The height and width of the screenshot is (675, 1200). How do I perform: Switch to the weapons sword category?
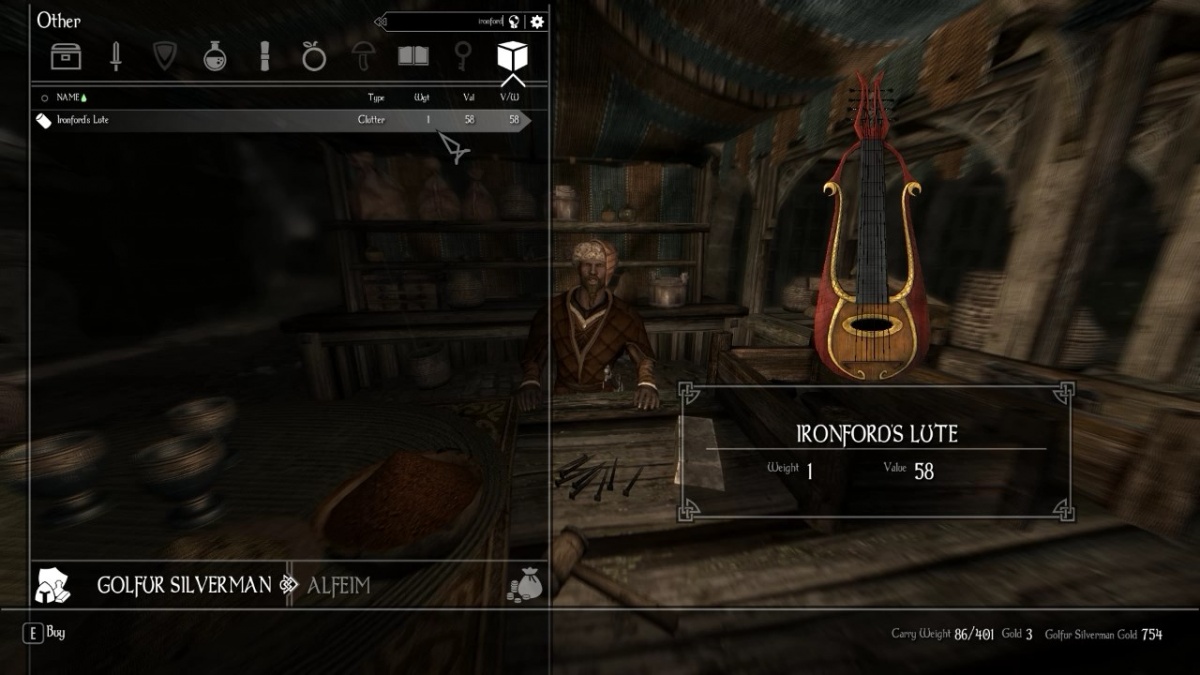pos(116,56)
